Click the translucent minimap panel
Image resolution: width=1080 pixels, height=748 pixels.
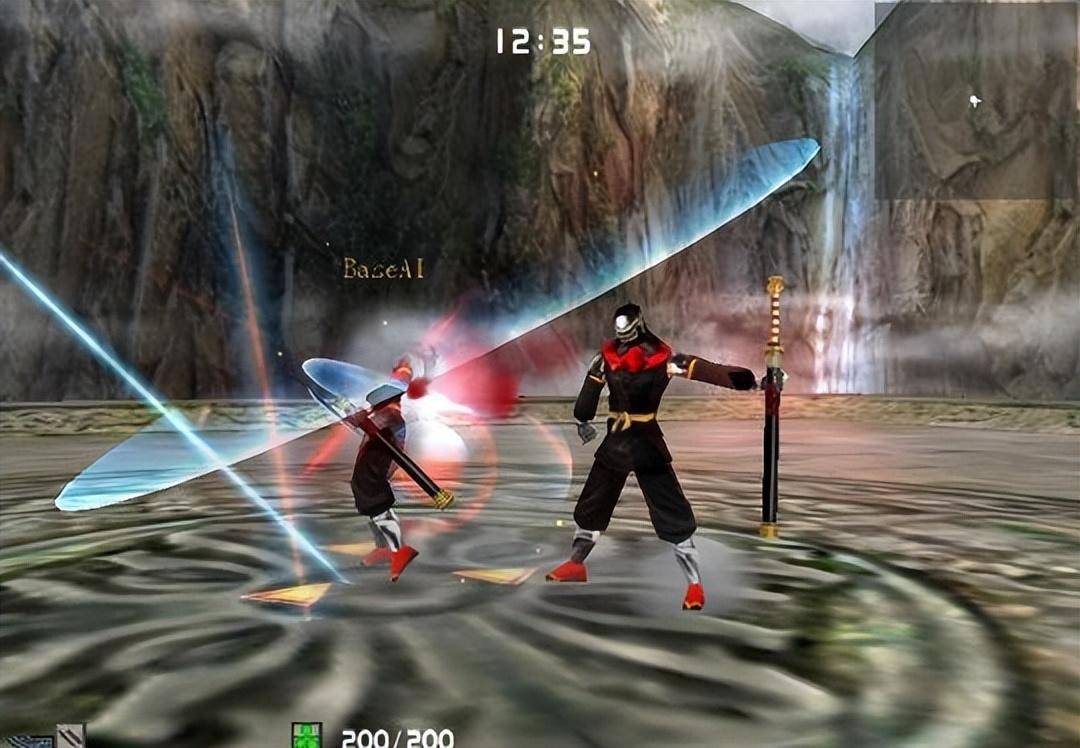[976, 100]
